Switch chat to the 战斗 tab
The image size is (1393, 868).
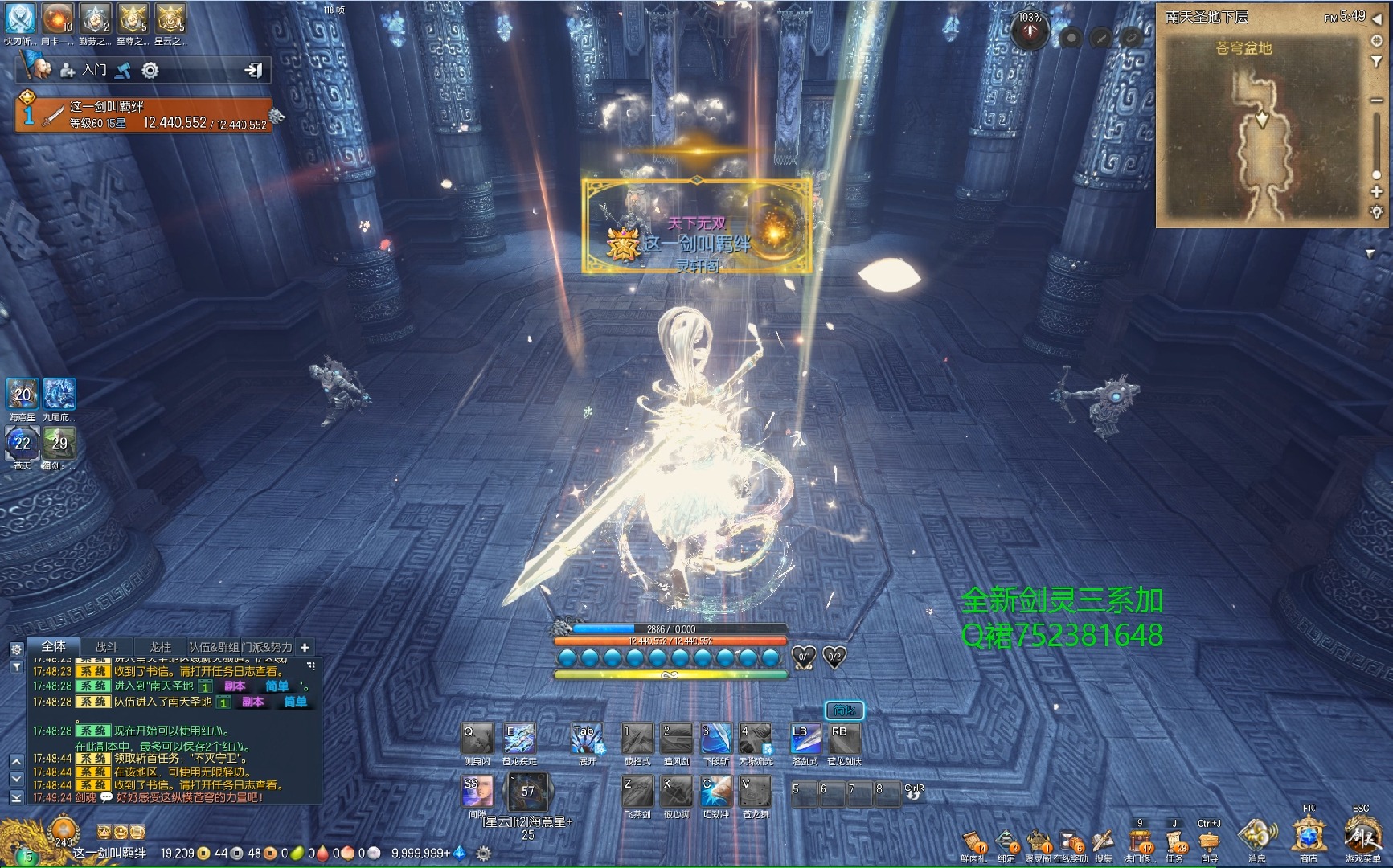pyautogui.click(x=107, y=647)
